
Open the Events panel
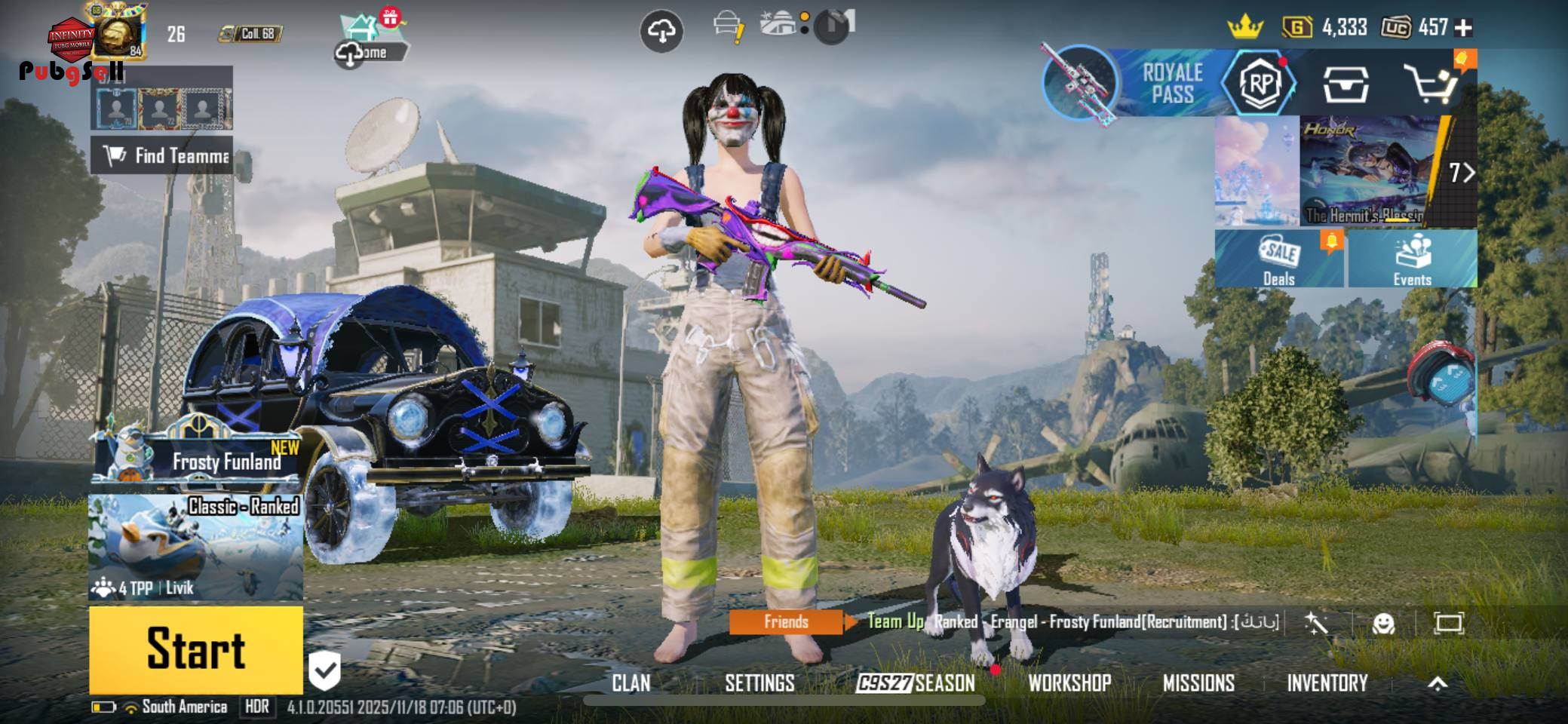pos(1412,259)
